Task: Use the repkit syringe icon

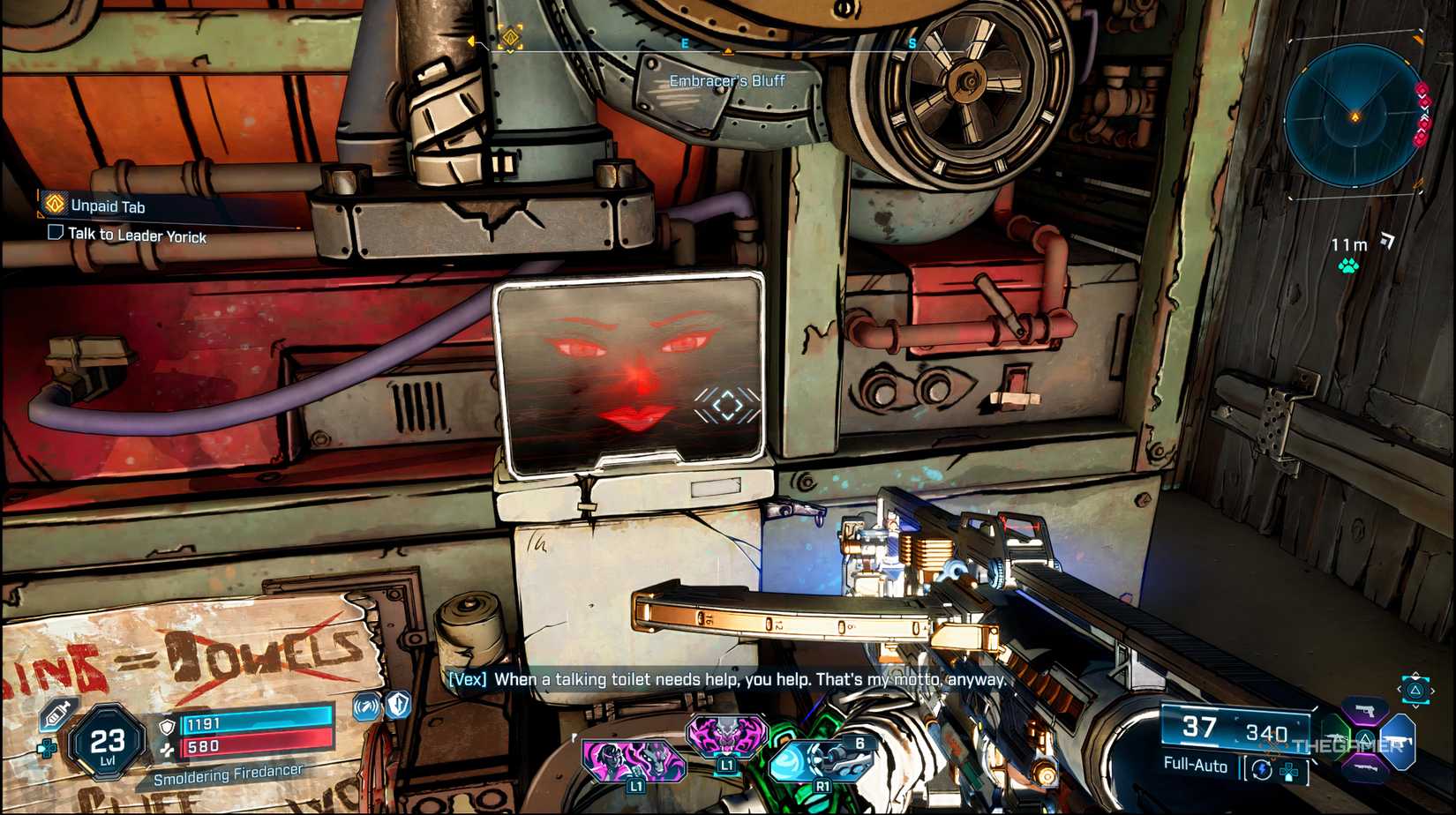Action: pos(57,714)
